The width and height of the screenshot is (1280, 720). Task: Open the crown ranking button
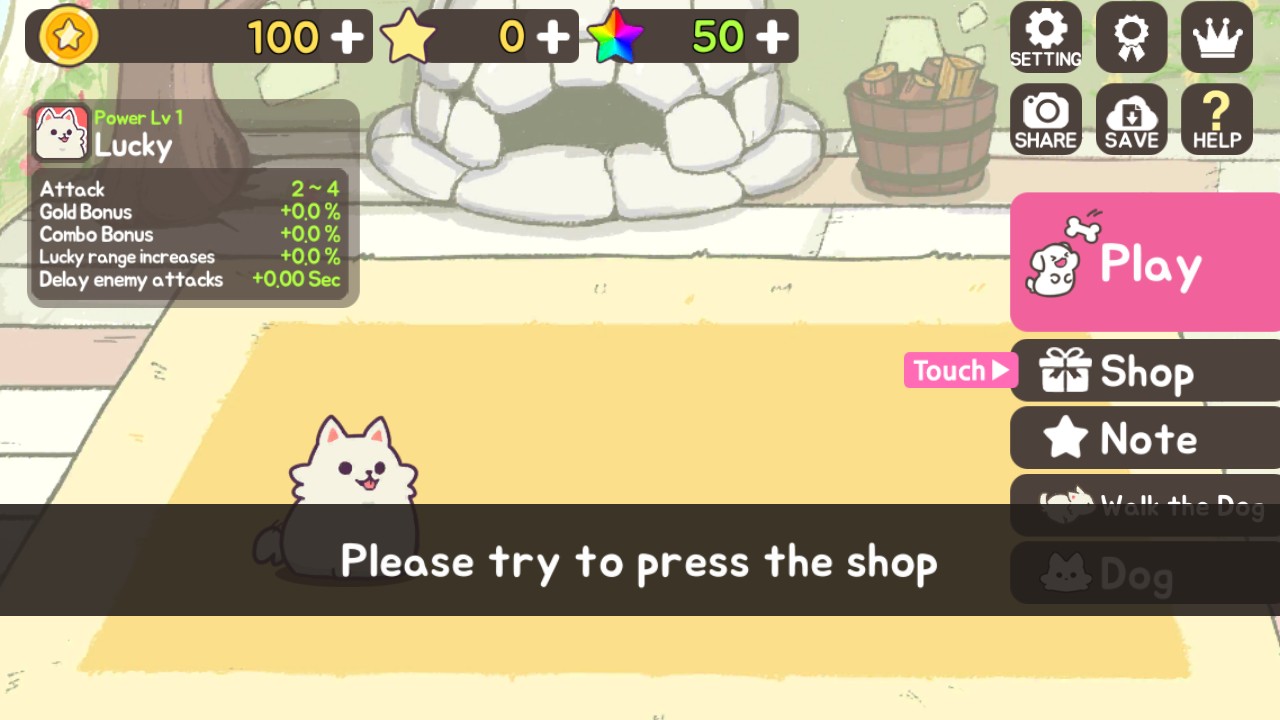[x=1217, y=37]
